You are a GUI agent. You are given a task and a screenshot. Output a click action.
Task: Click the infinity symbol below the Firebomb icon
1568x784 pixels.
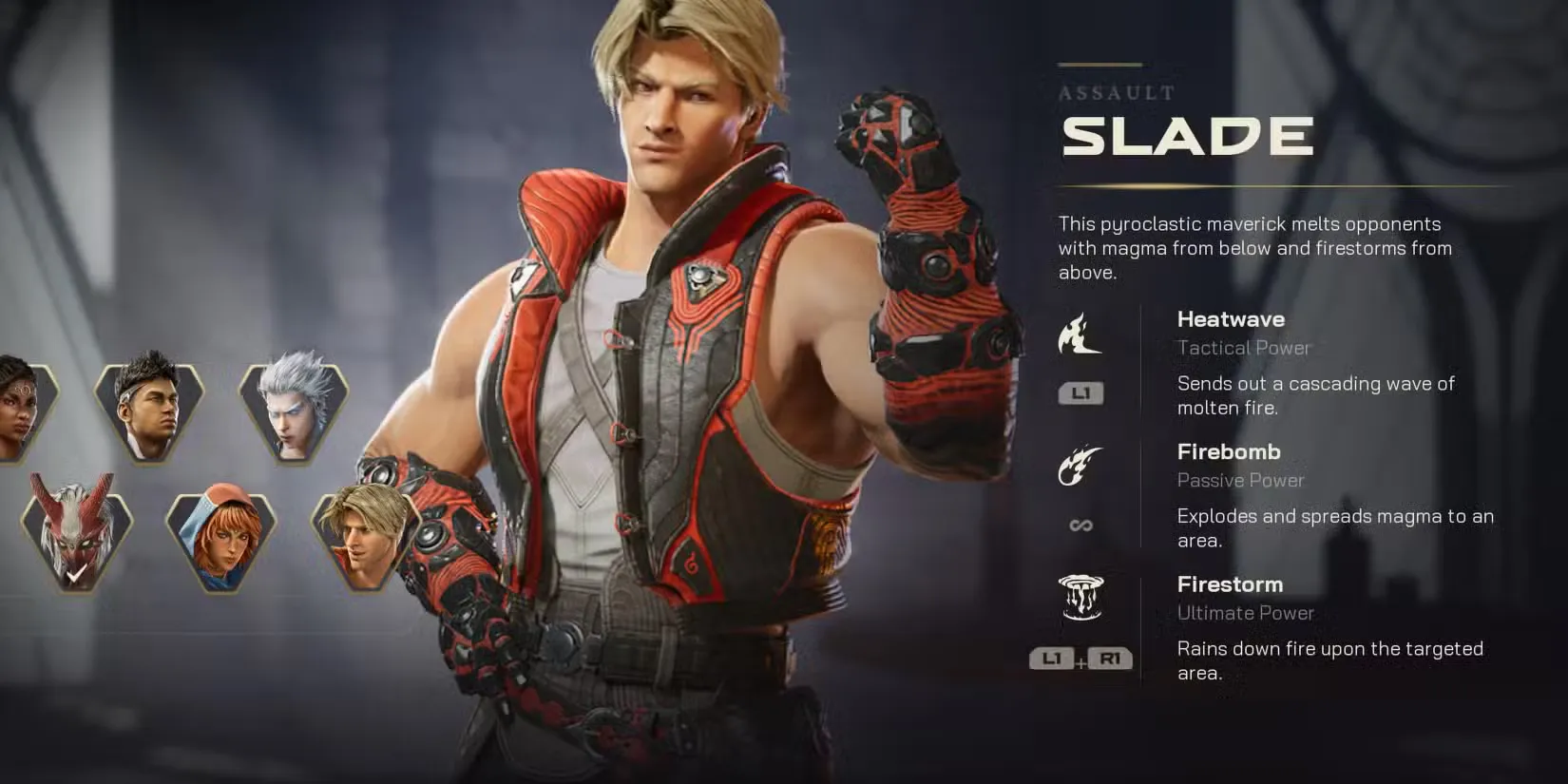point(1080,524)
